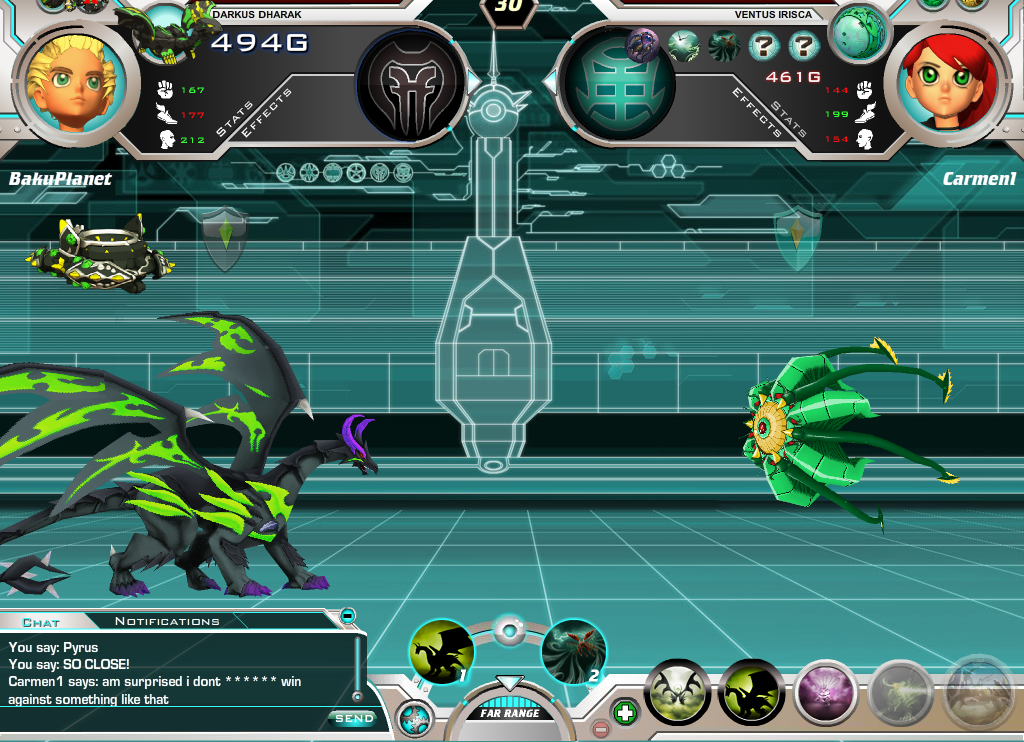Select queued ability slot 2 with the tentacles
Screen dimensions: 1024x742
[573, 652]
